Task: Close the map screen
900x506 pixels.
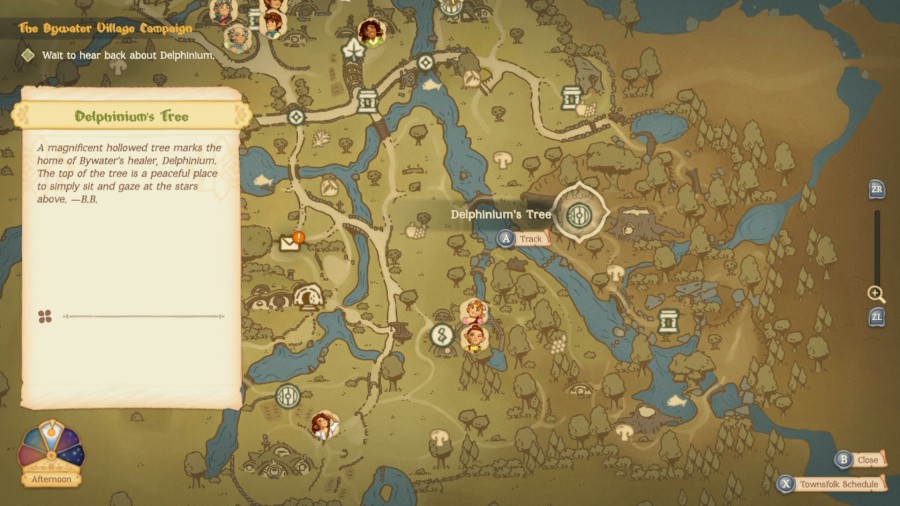Action: tap(859, 460)
